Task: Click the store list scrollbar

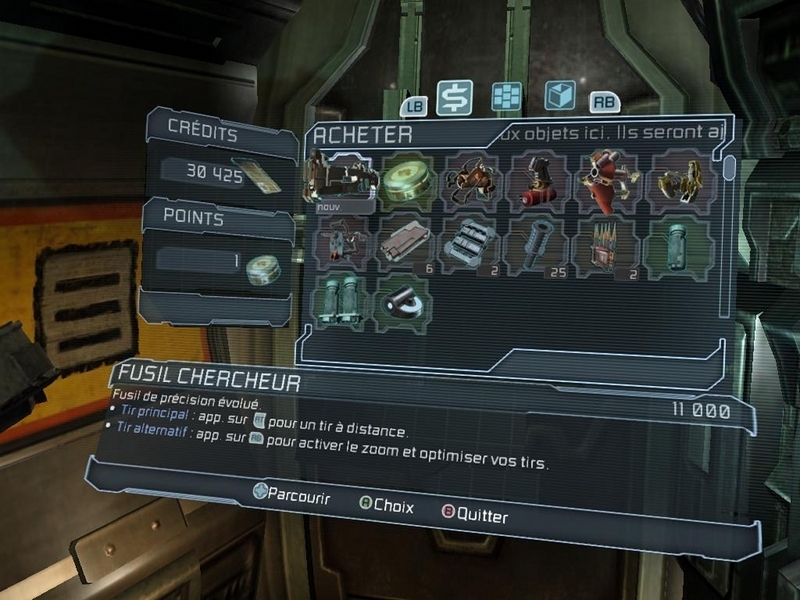Action: point(730,167)
